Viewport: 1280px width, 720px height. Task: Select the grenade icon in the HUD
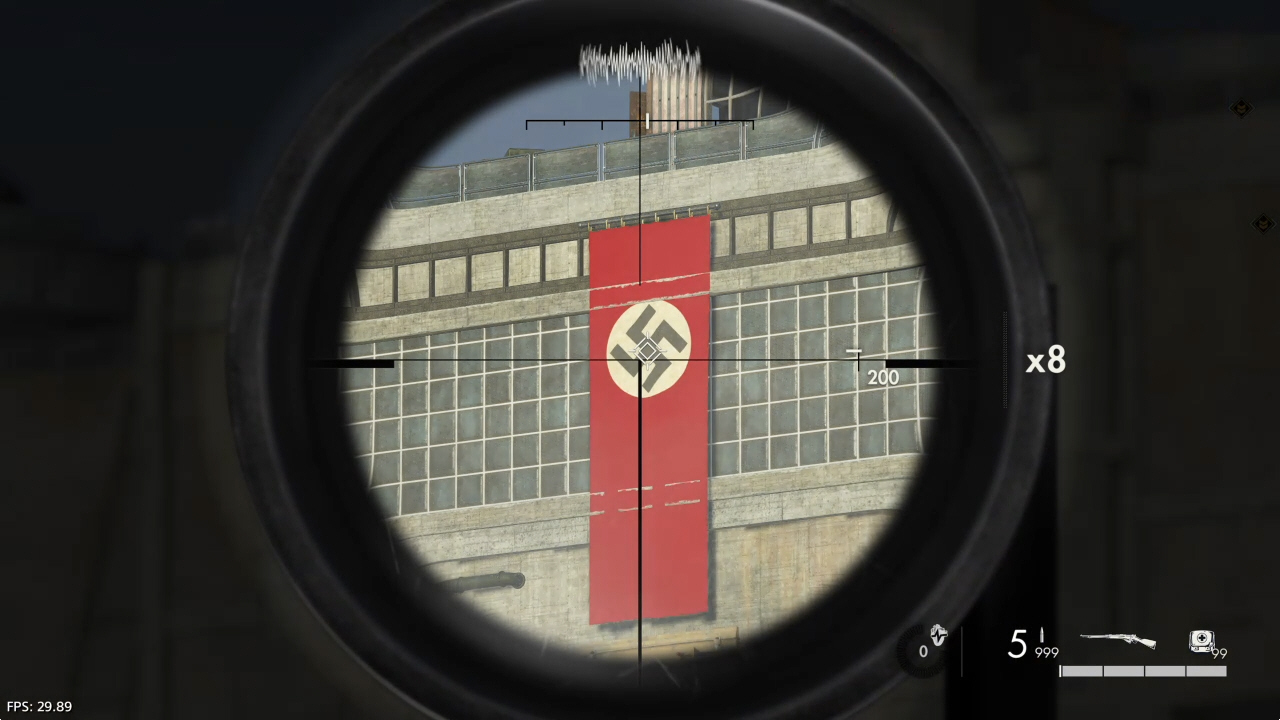click(x=938, y=636)
